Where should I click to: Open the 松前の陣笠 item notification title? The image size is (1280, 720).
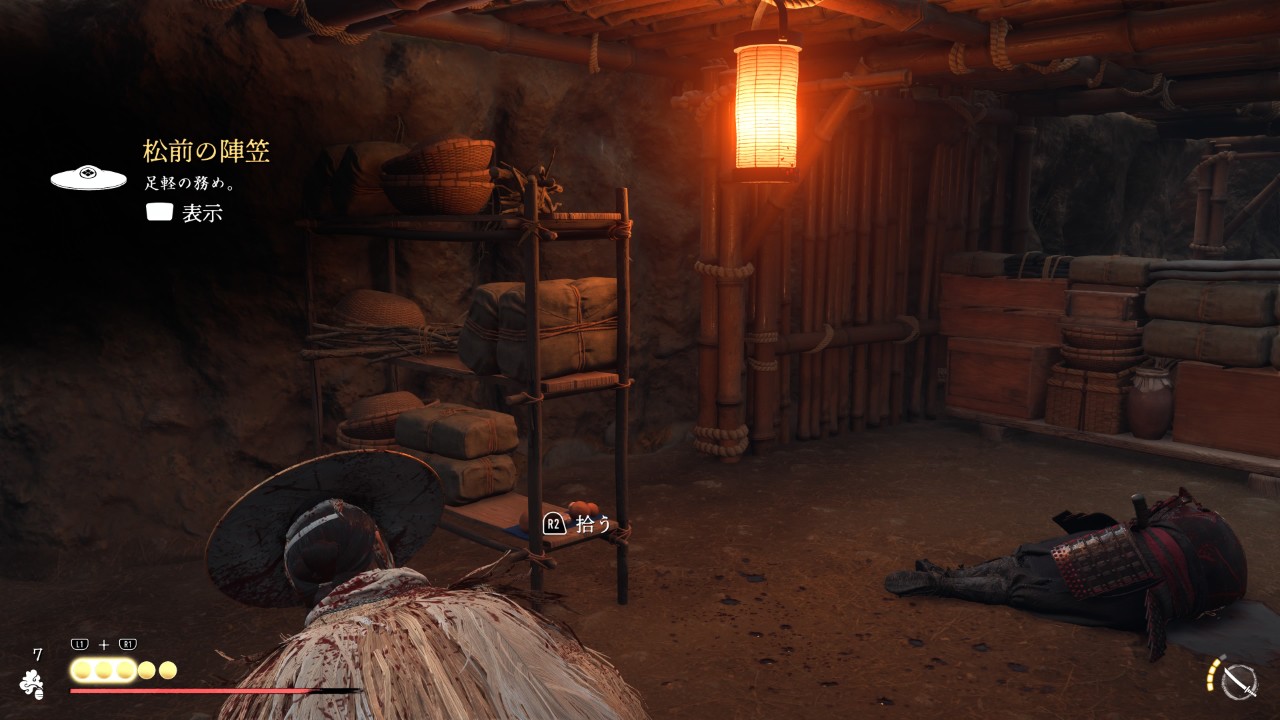pos(206,152)
